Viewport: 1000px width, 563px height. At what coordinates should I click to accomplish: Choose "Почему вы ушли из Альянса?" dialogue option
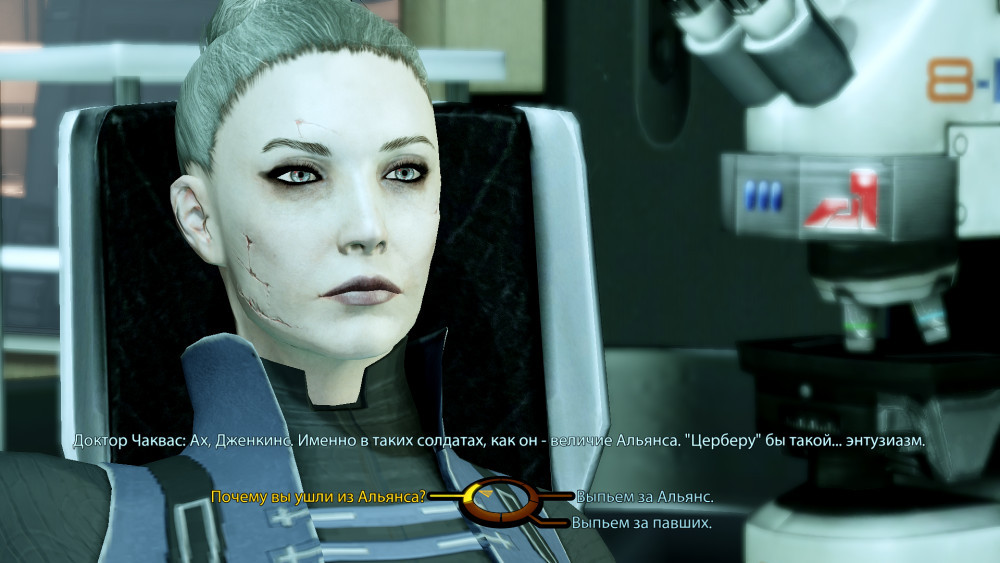pos(318,496)
